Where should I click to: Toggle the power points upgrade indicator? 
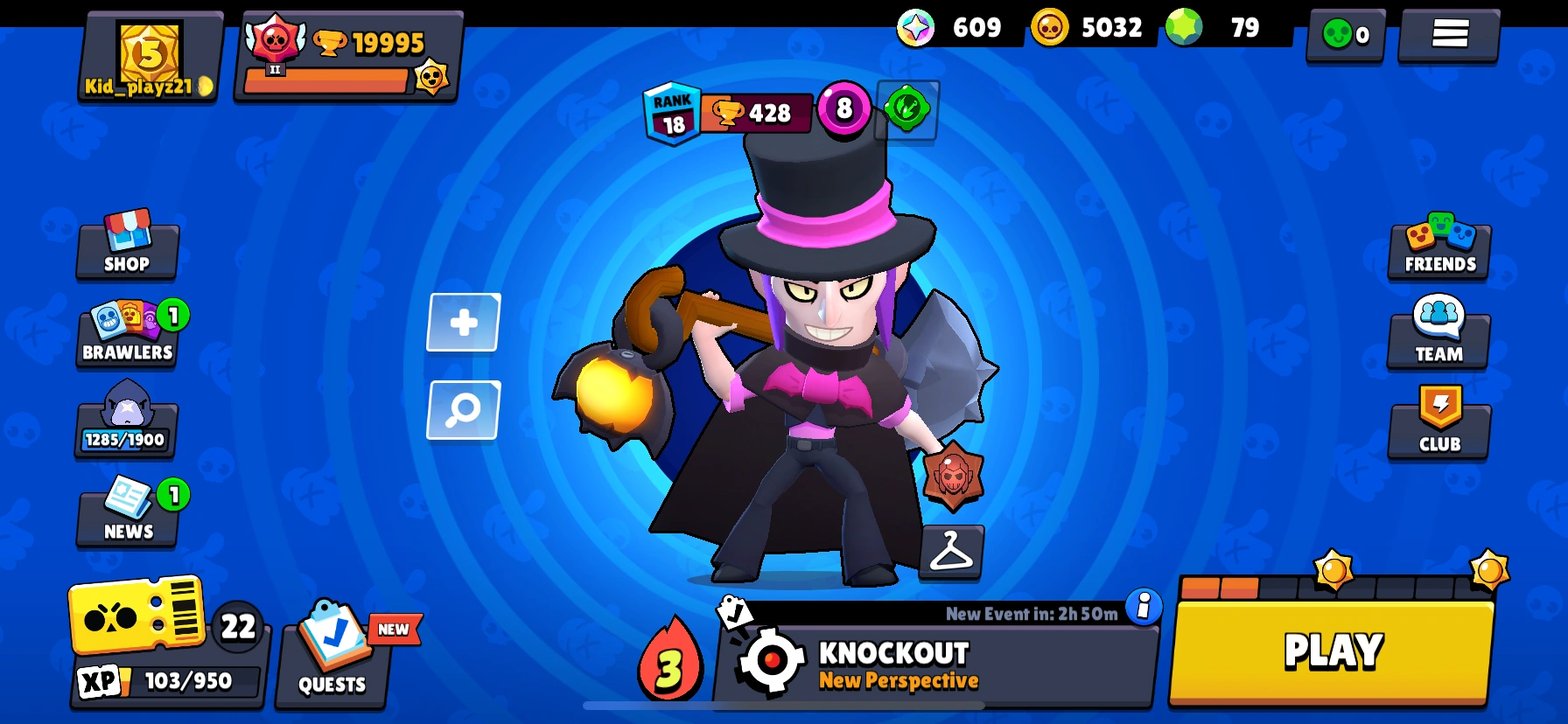click(906, 112)
